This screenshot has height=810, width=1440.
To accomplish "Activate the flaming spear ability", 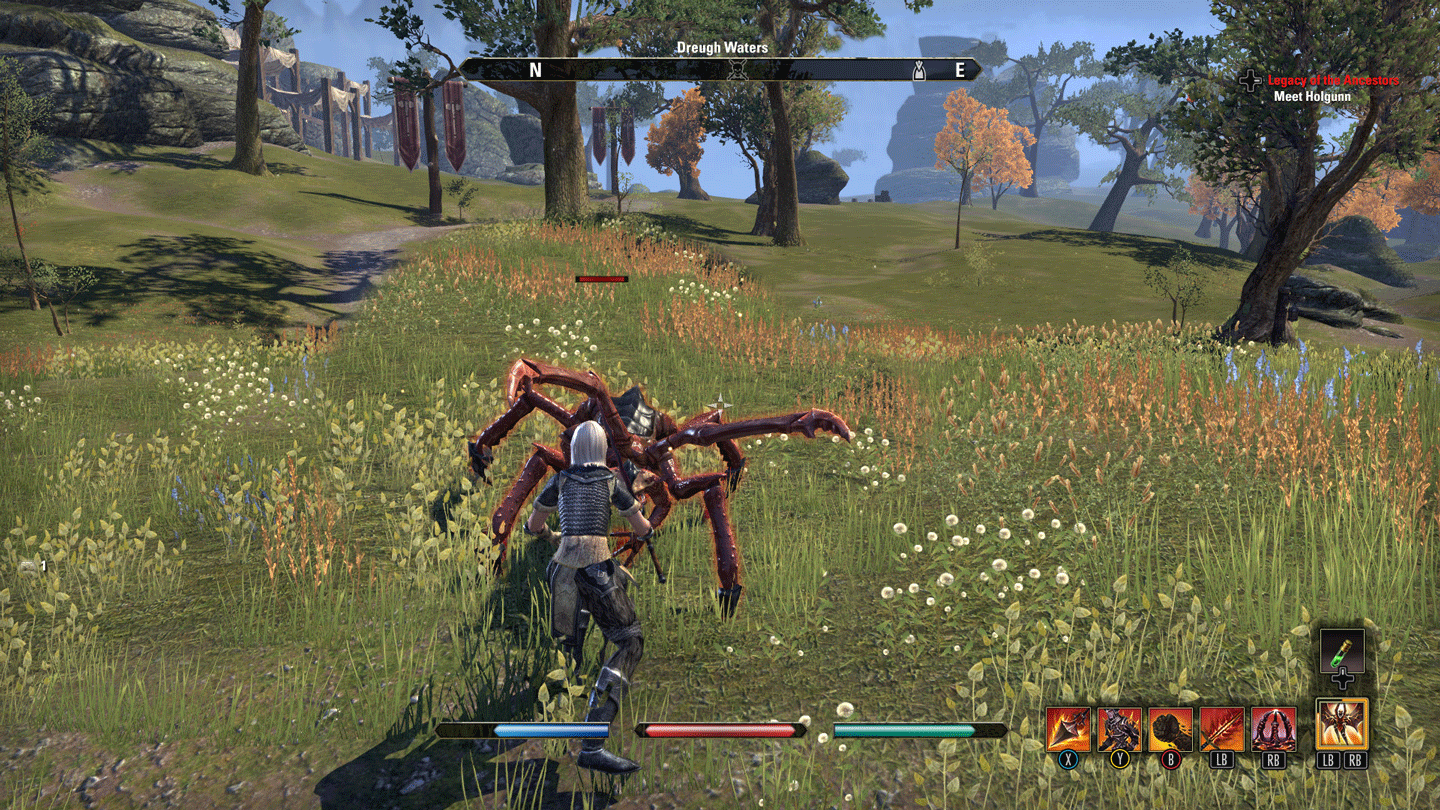I will tap(1069, 729).
